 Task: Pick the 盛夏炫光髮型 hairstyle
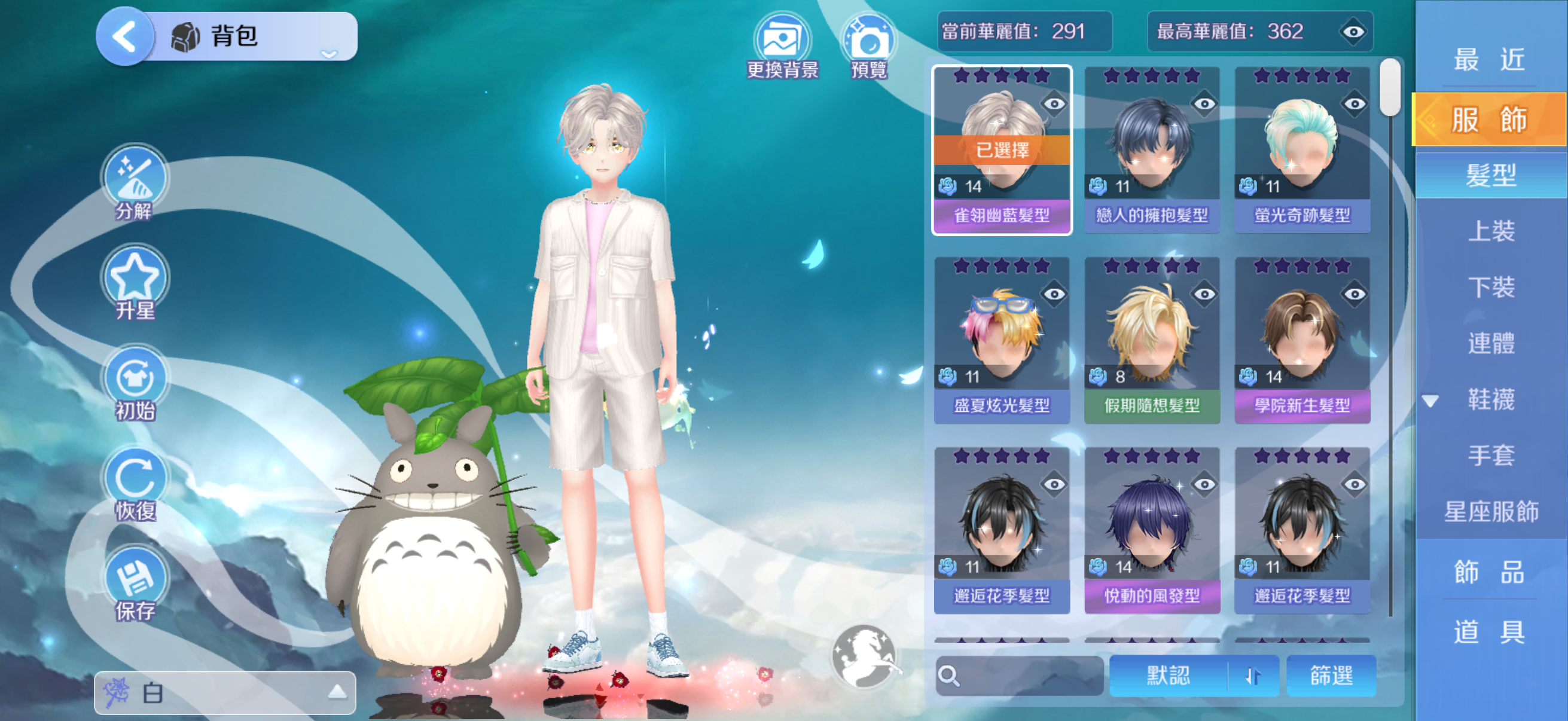1002,340
